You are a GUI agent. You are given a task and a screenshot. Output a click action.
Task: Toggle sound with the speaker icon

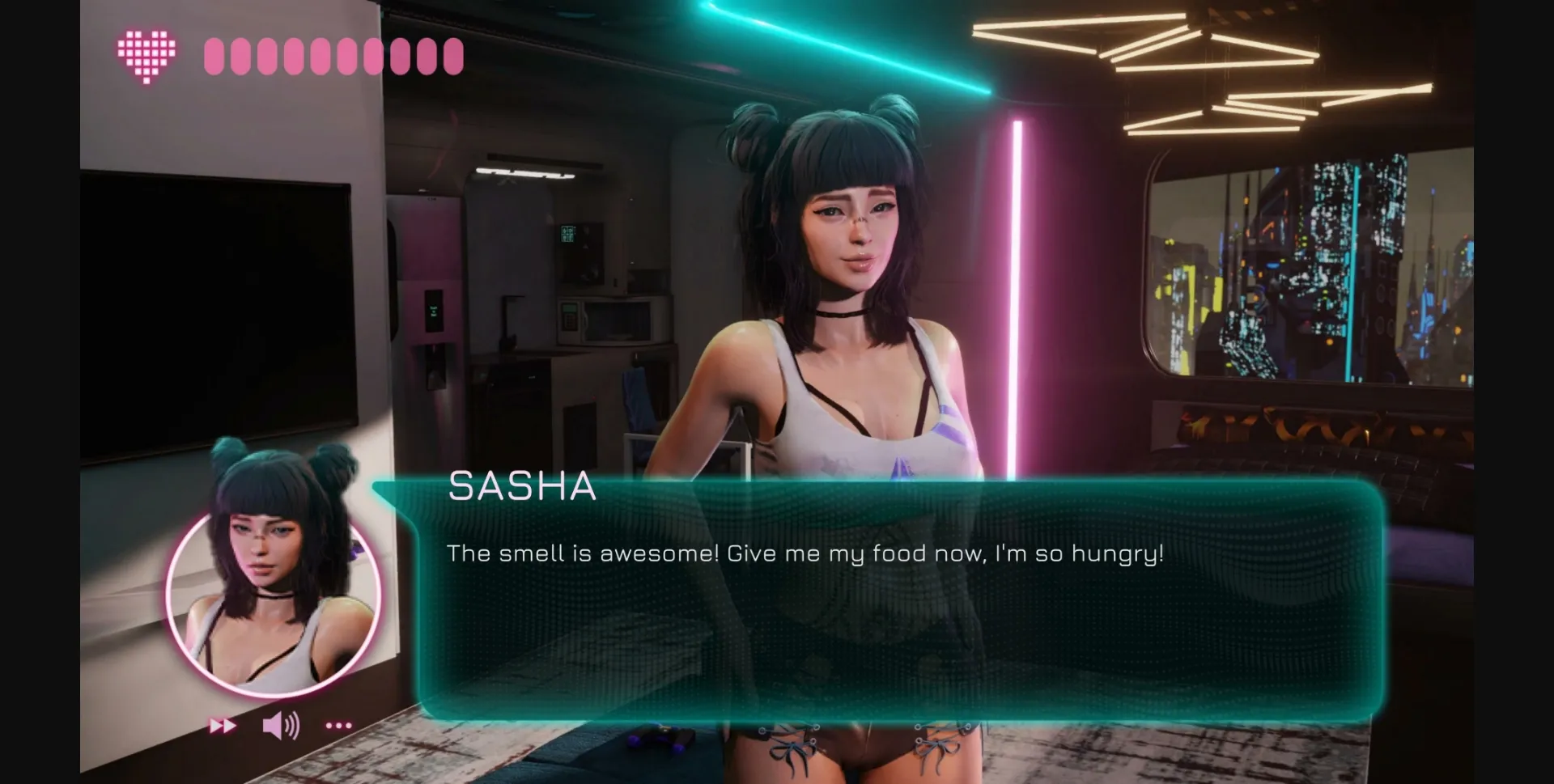pyautogui.click(x=281, y=726)
